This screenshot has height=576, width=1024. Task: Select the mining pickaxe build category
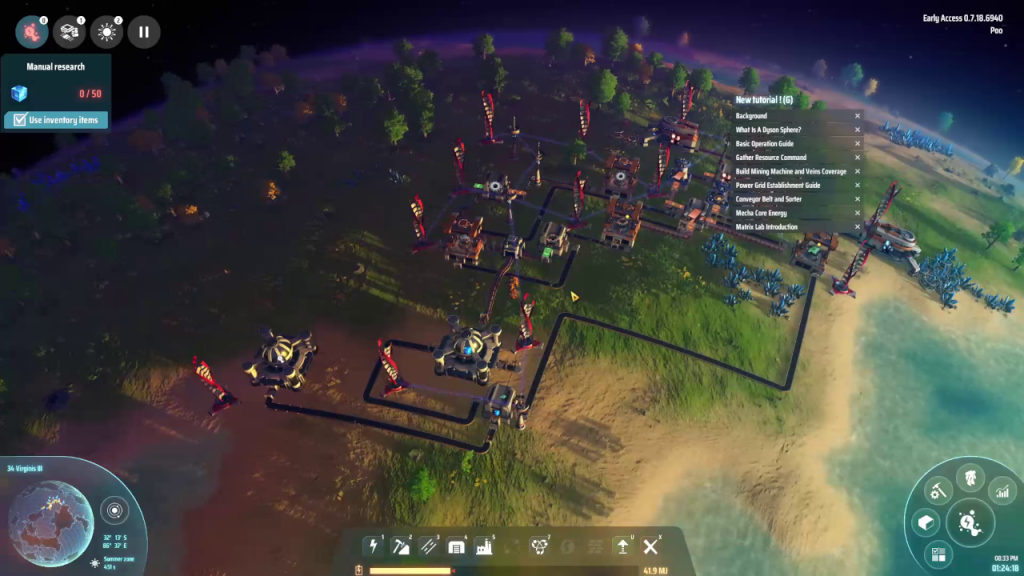pos(402,546)
